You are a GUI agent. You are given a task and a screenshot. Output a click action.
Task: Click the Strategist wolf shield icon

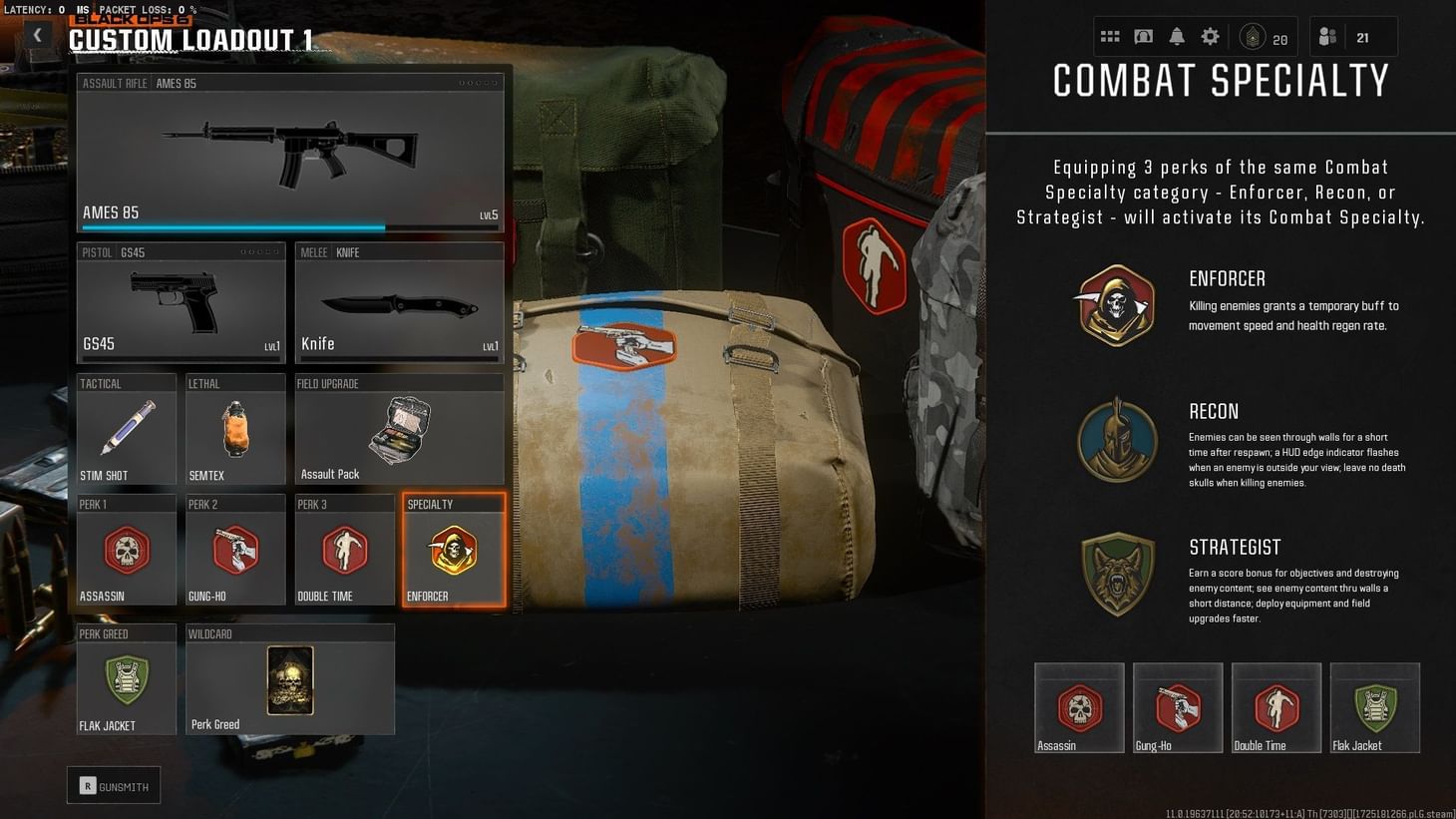(x=1116, y=574)
